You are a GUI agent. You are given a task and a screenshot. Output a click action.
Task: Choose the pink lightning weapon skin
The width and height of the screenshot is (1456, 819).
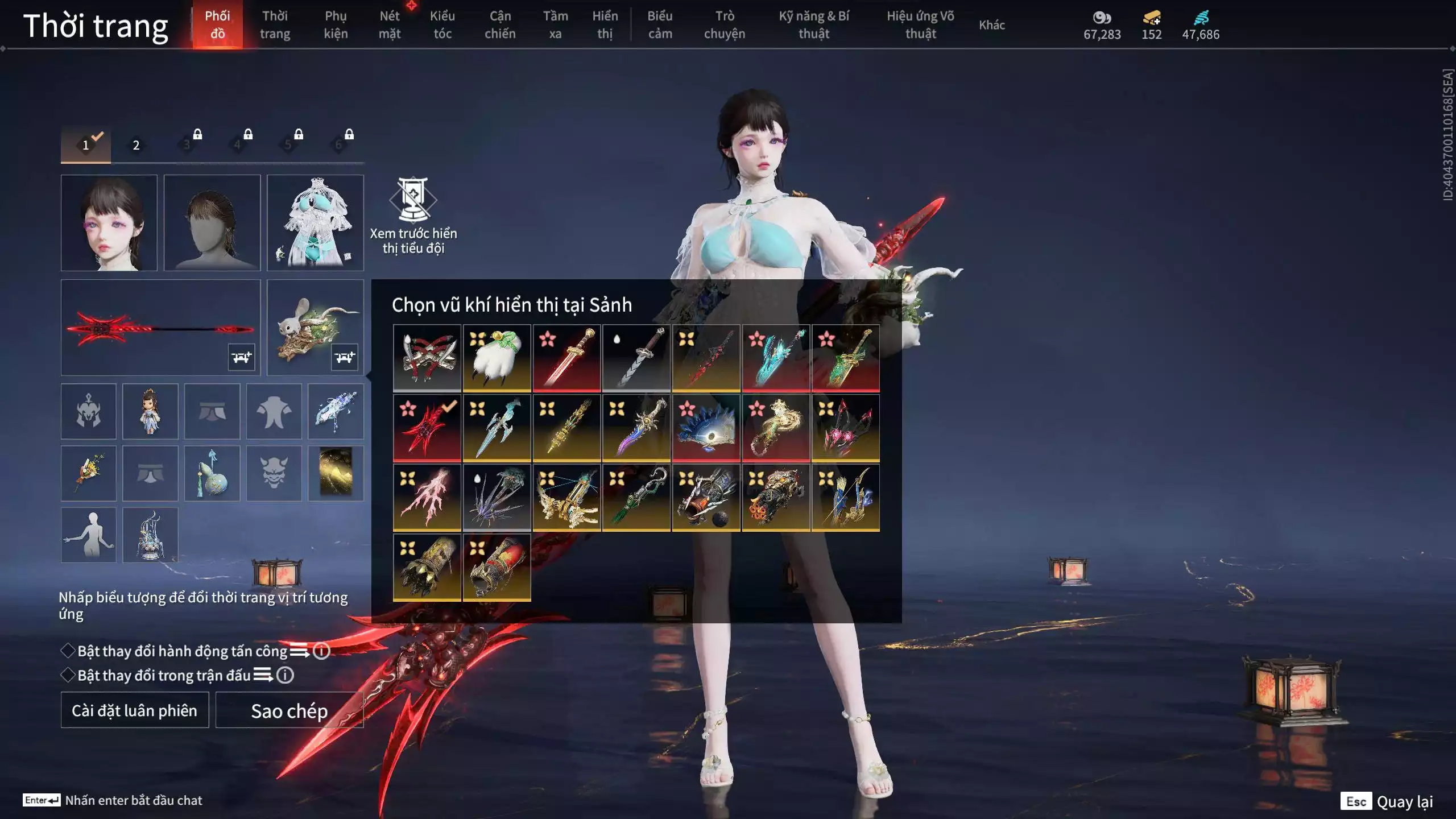pos(427,498)
